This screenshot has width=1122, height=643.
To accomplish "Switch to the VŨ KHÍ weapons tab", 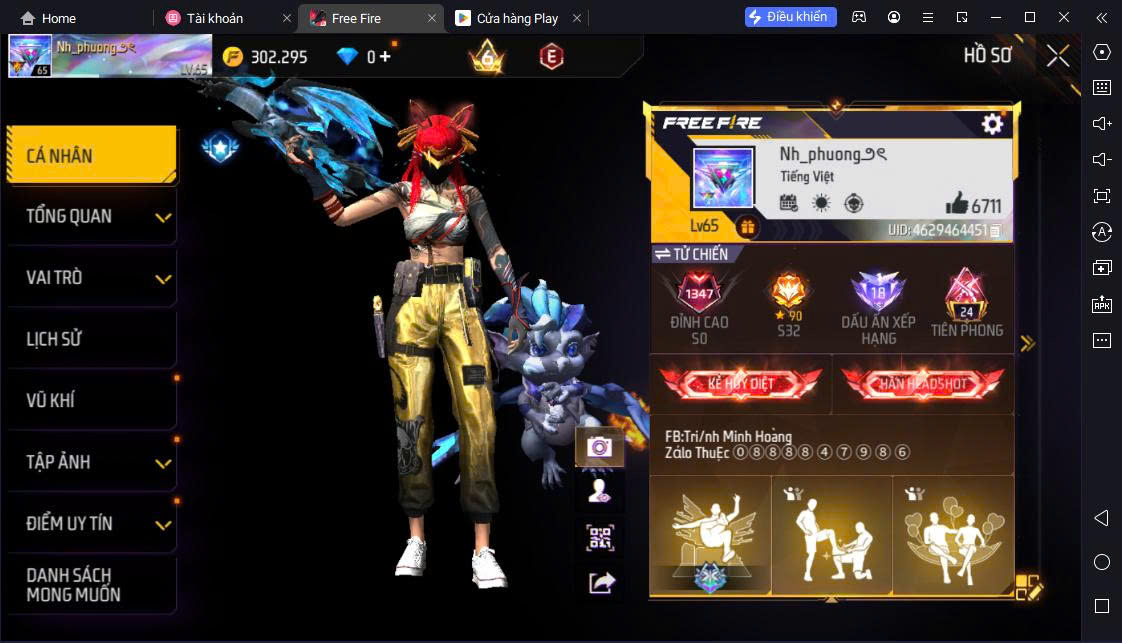I will pyautogui.click(x=91, y=400).
